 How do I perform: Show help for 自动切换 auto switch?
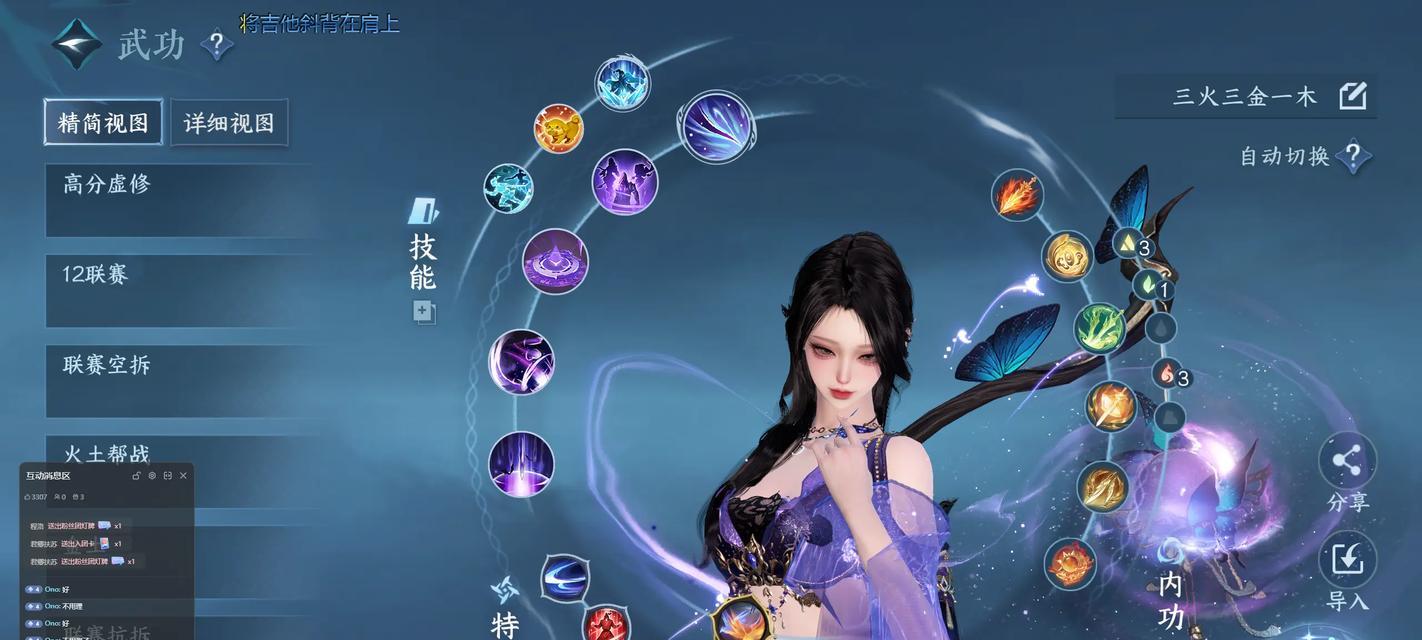(1353, 156)
